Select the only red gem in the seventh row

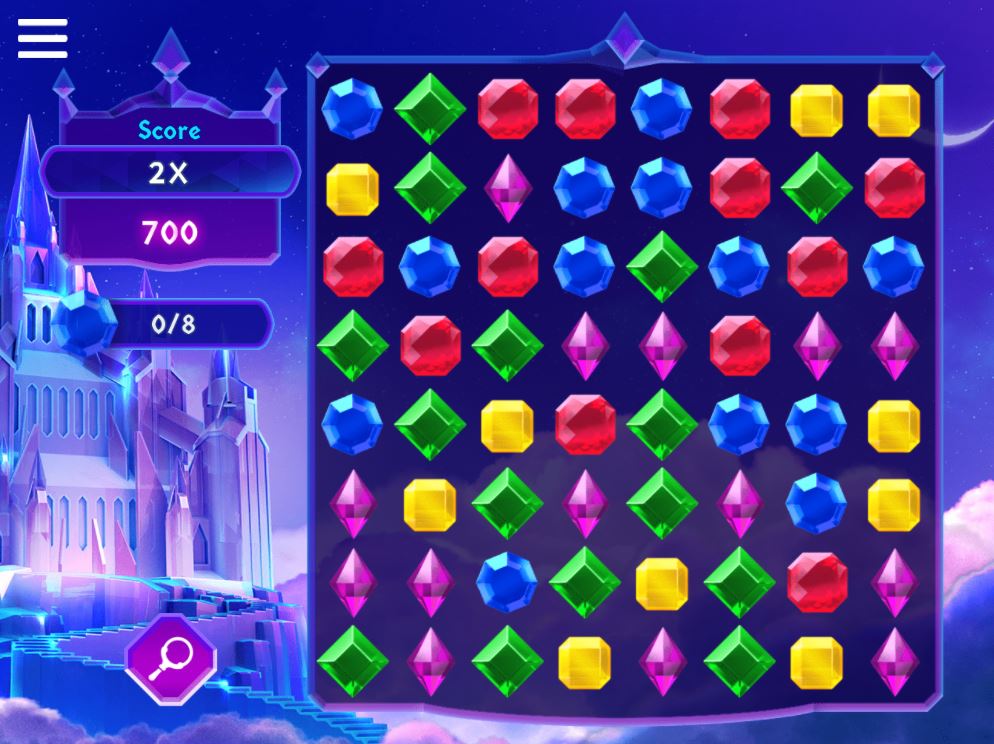click(817, 581)
